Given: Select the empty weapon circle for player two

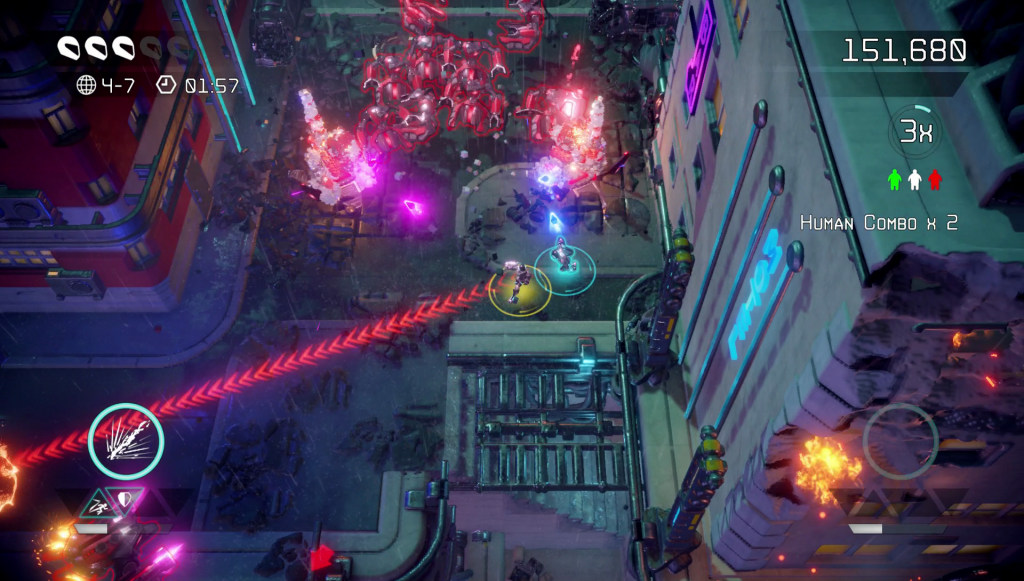Looking at the screenshot, I should [x=900, y=440].
